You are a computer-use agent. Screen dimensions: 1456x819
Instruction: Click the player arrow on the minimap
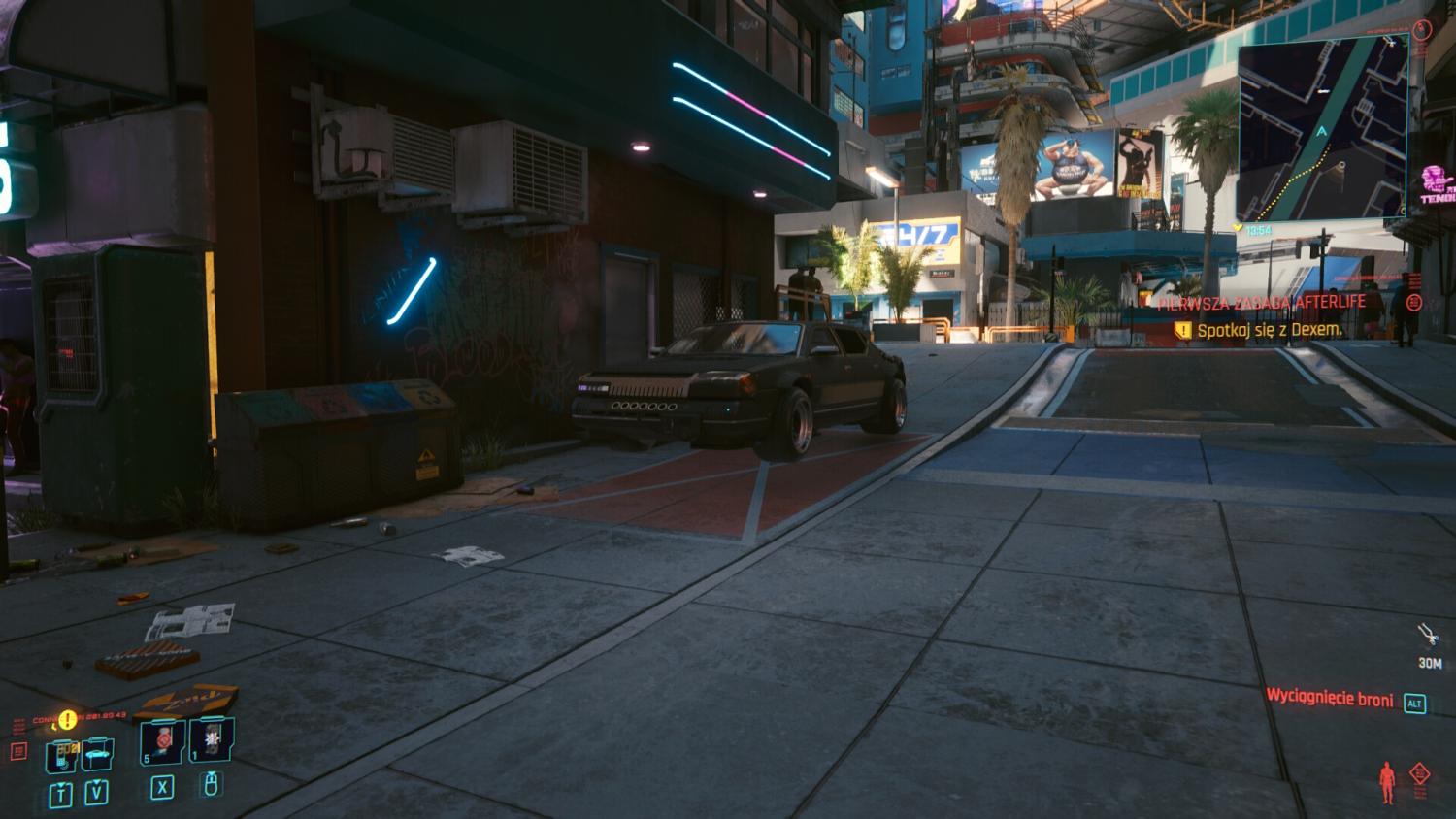click(1321, 129)
